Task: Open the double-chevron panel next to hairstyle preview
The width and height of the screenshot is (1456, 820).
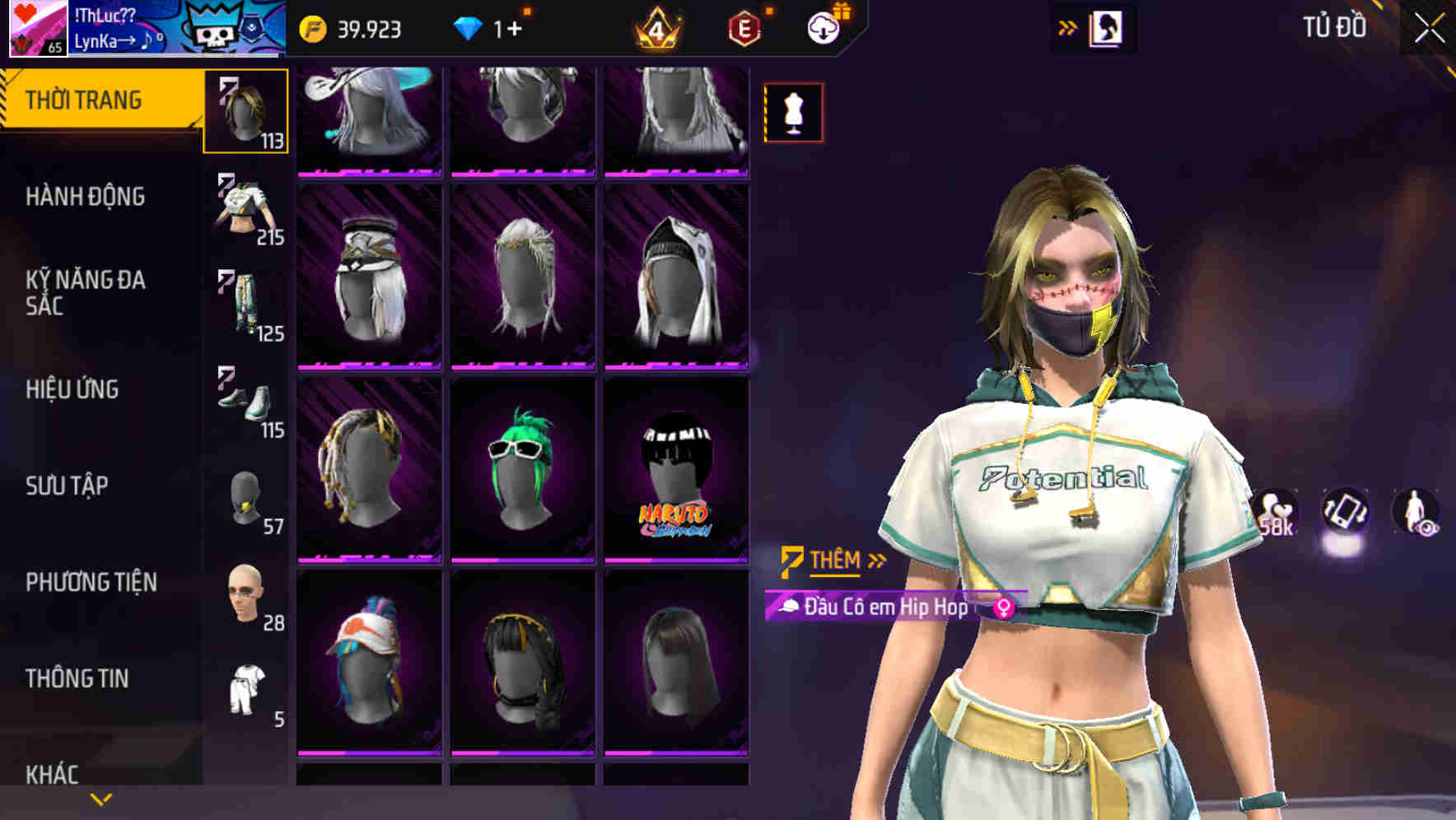Action: coord(1068,26)
